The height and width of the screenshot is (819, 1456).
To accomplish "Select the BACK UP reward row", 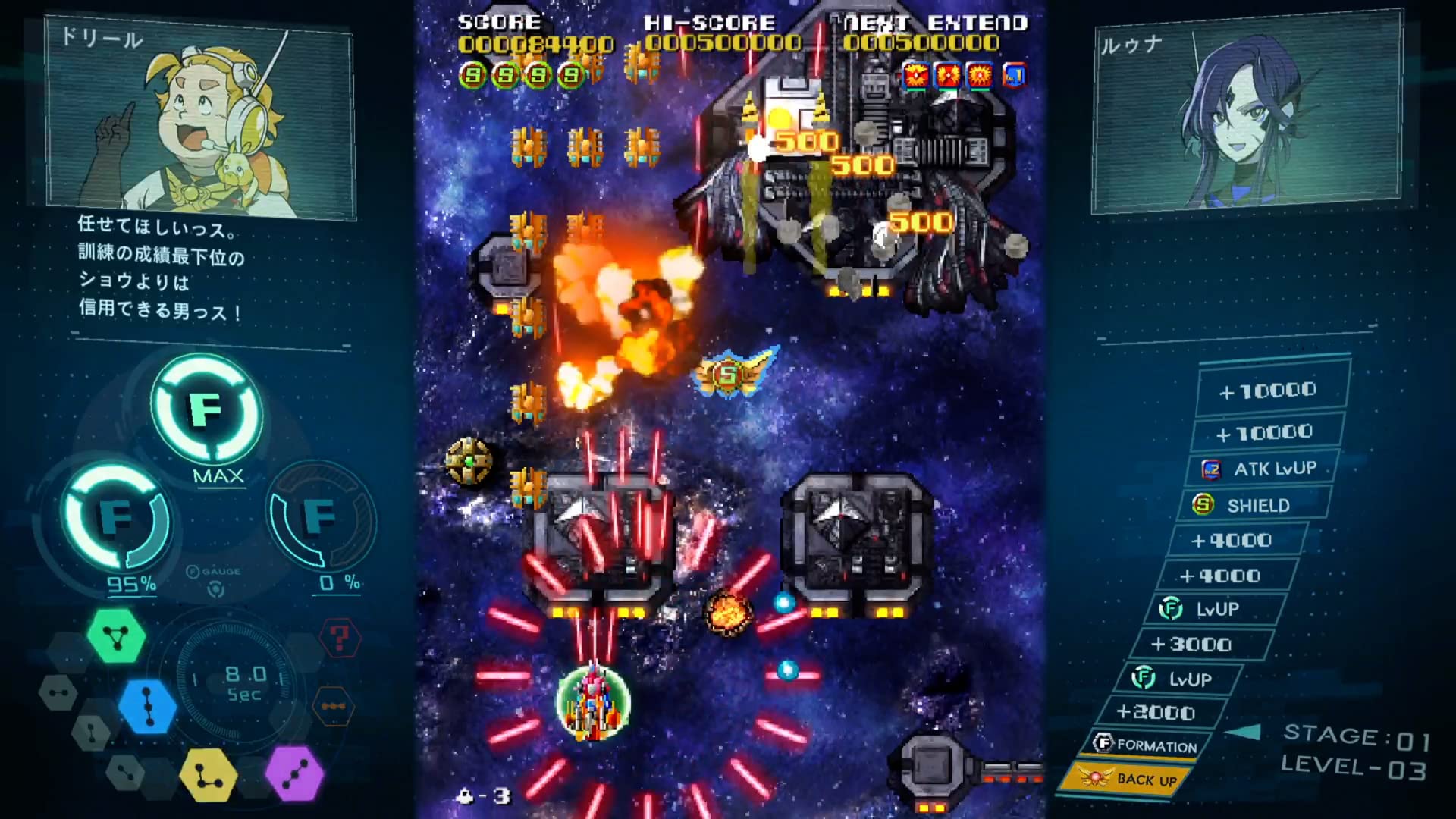I will point(1128,779).
